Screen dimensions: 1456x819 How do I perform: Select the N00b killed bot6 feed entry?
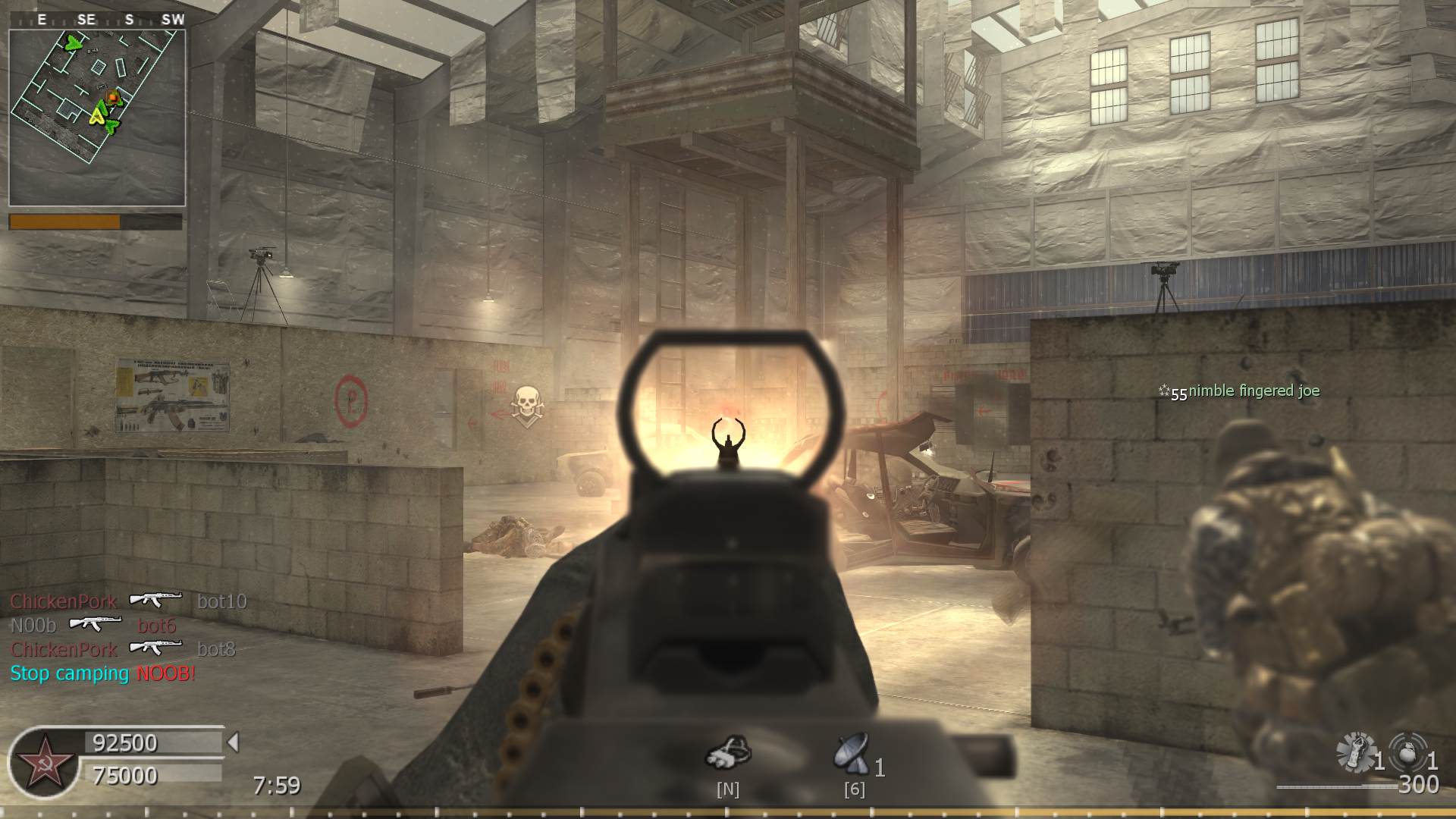coord(93,625)
